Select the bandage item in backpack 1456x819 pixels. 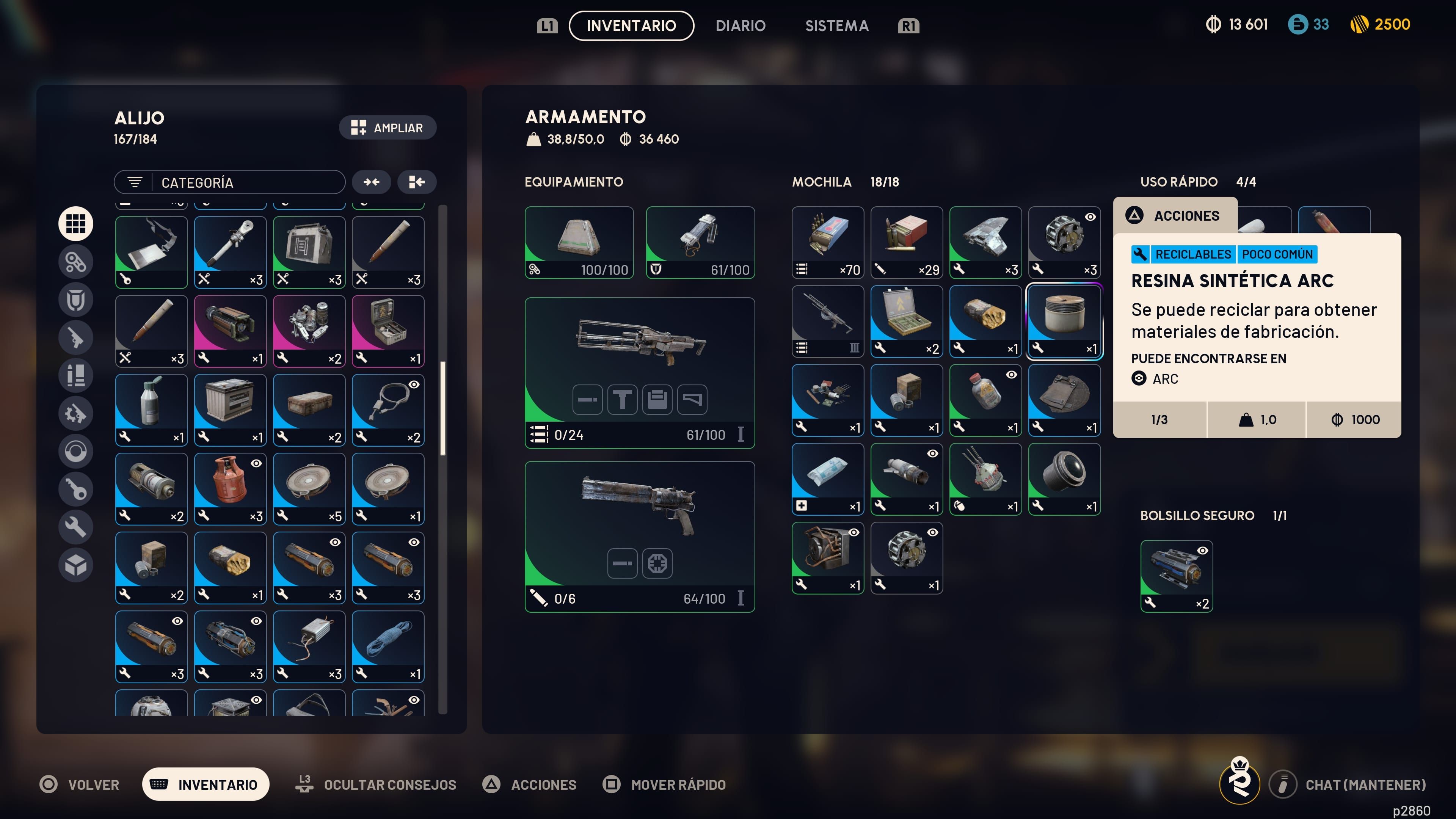click(x=827, y=479)
